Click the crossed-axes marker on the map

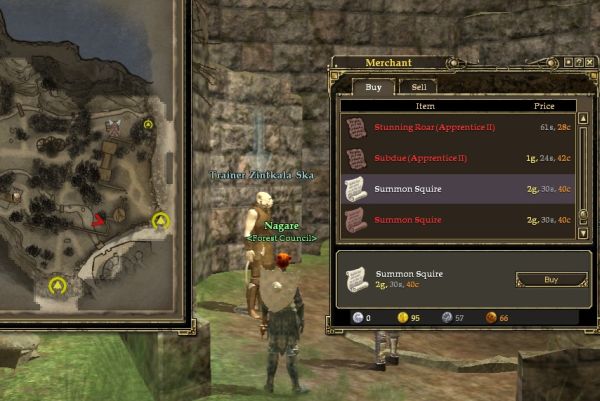coord(113,126)
